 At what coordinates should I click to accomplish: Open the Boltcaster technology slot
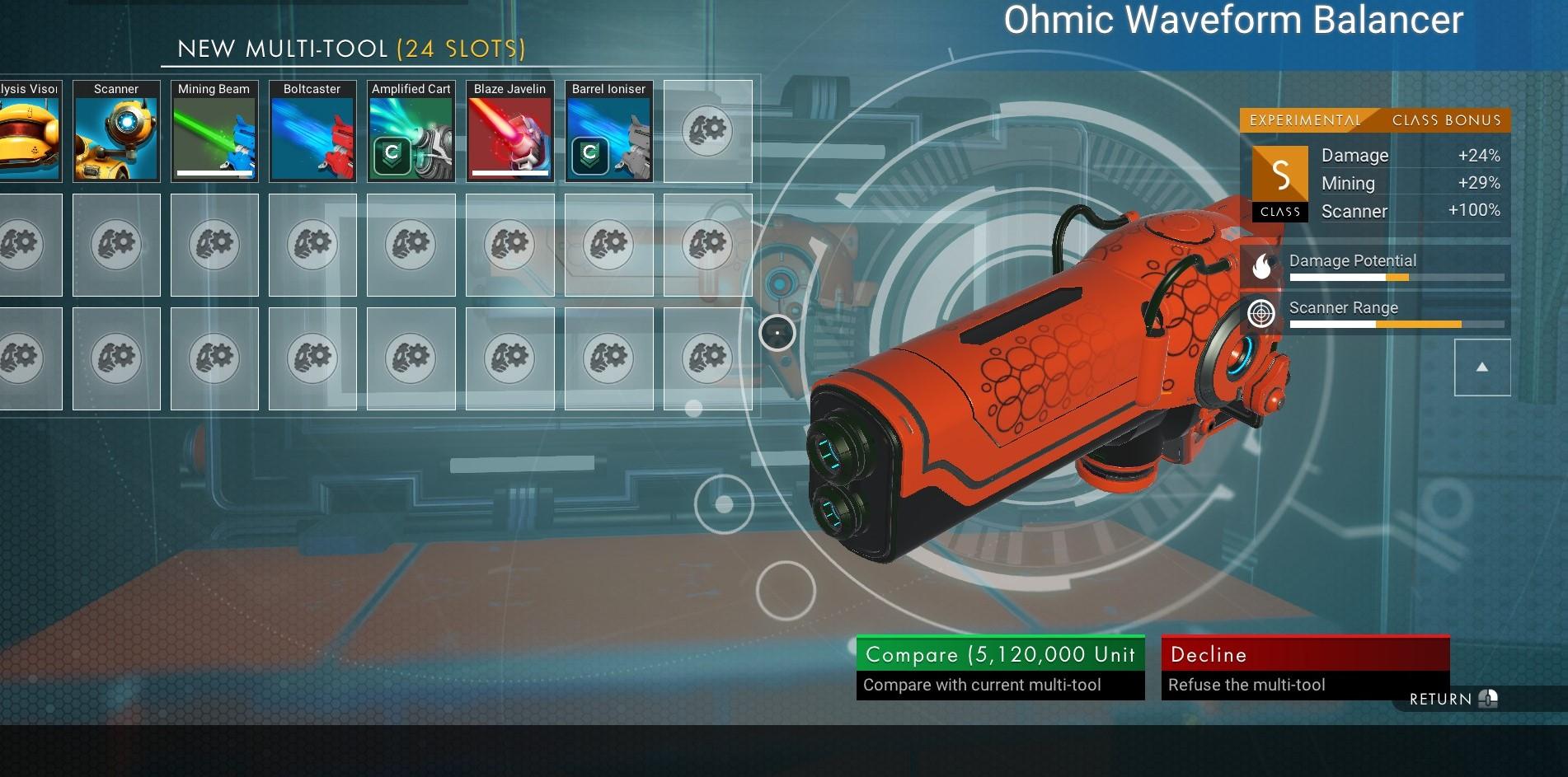(x=312, y=132)
